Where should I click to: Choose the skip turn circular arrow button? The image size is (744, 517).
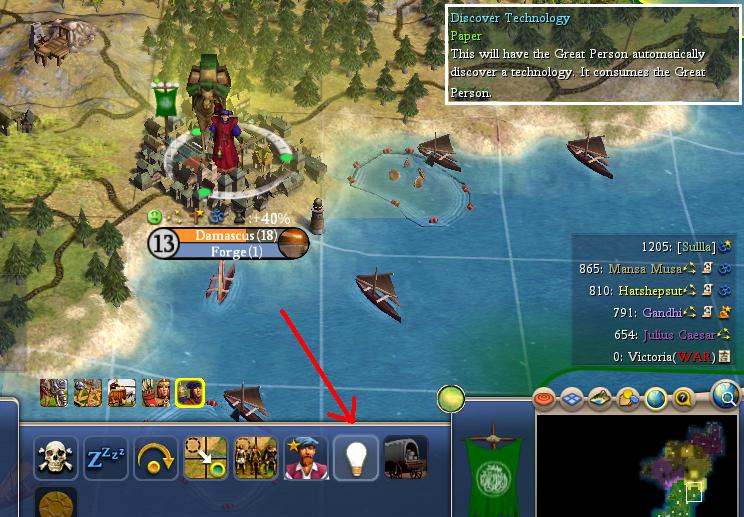coord(156,458)
